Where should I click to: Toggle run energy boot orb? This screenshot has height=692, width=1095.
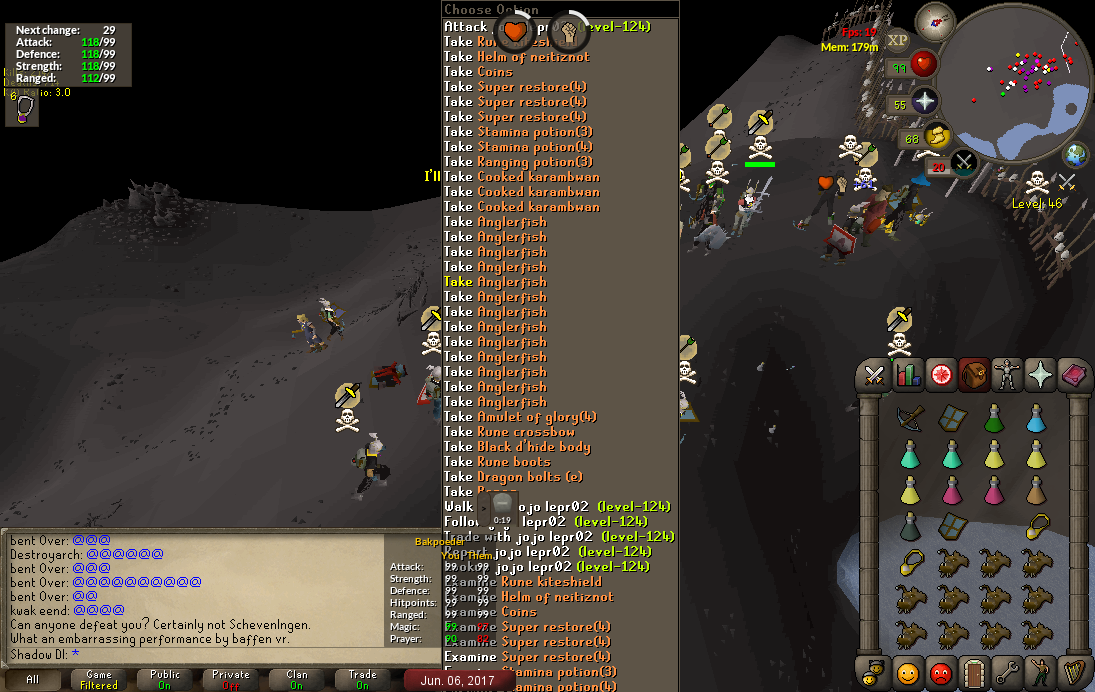(x=937, y=136)
